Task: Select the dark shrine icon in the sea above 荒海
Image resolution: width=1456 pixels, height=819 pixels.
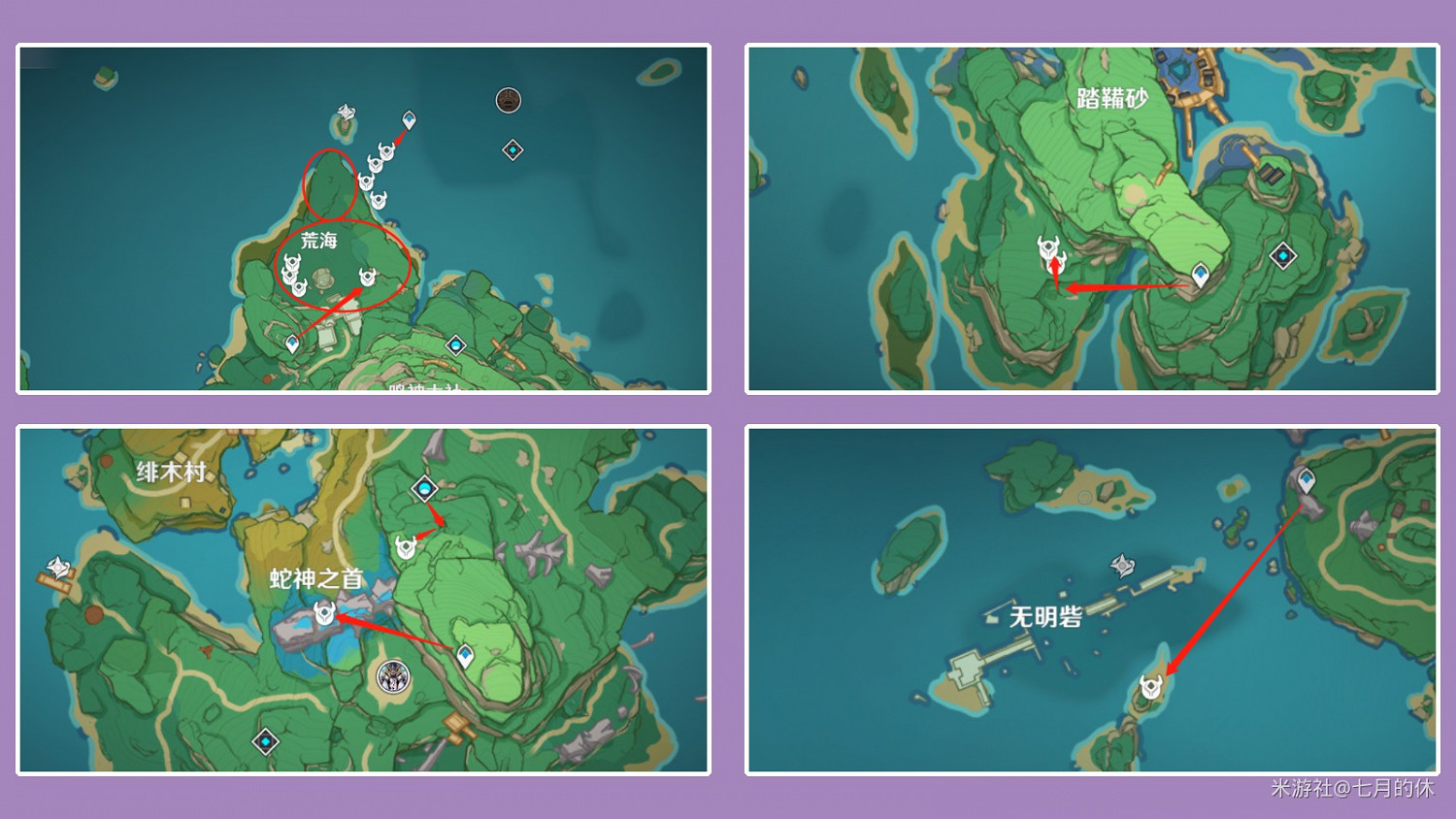Action: pos(509,99)
